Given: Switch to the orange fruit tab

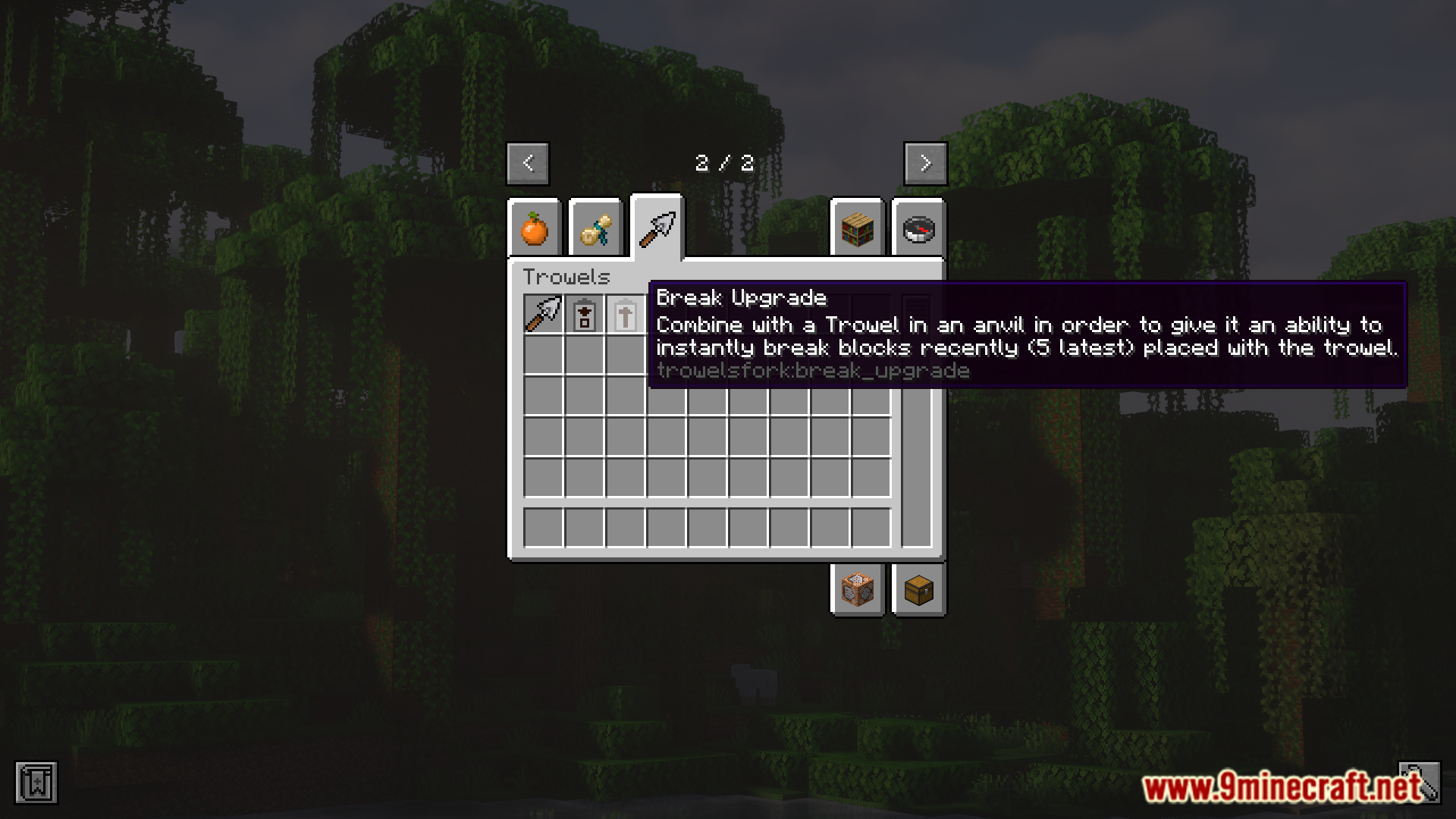Looking at the screenshot, I should coord(535,228).
